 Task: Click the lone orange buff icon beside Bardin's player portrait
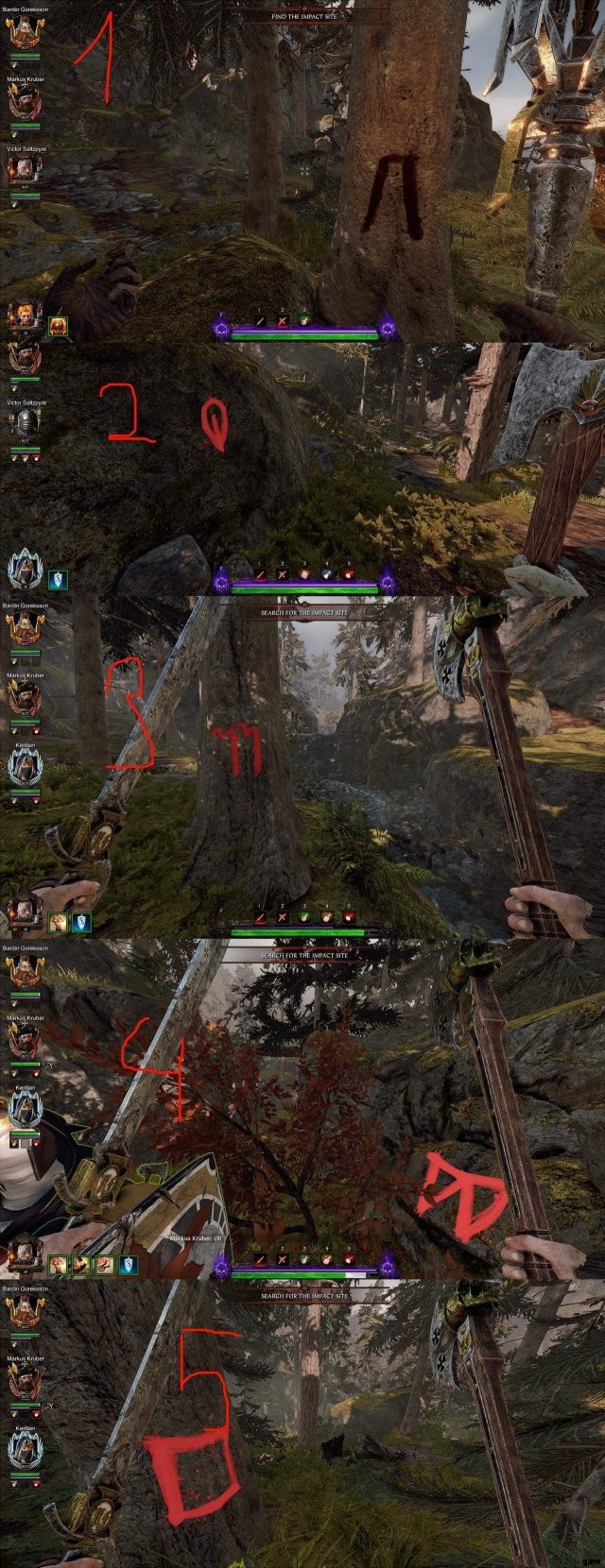tap(57, 327)
